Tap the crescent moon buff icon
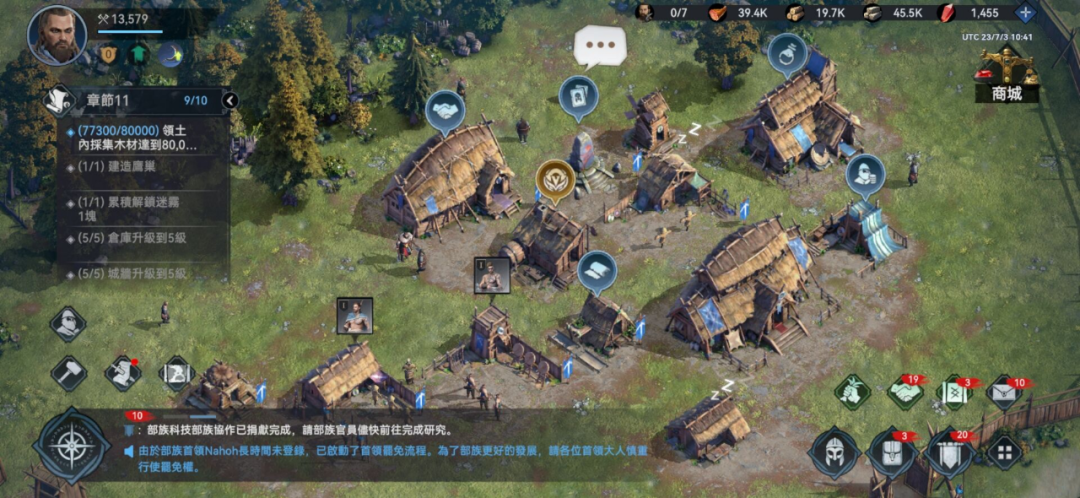1080x498 pixels. point(171,54)
